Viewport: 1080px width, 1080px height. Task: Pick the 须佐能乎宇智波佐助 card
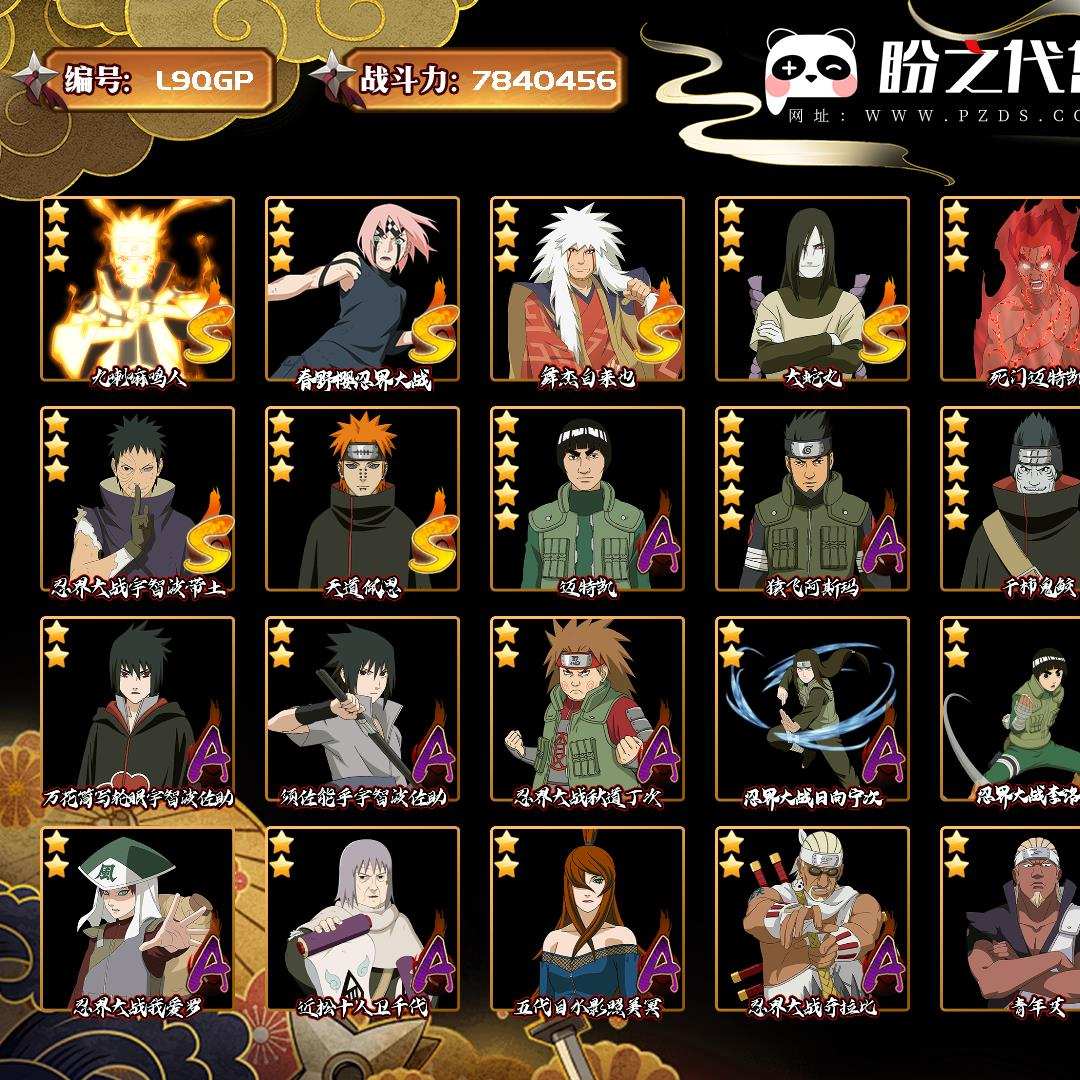362,708
